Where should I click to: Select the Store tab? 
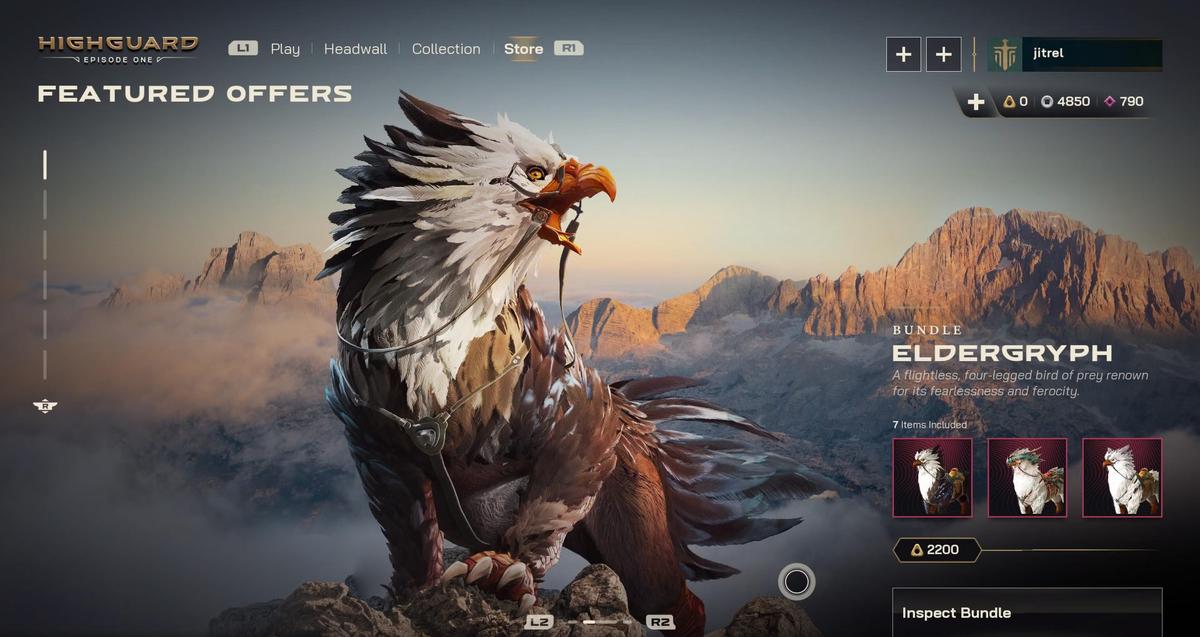523,49
